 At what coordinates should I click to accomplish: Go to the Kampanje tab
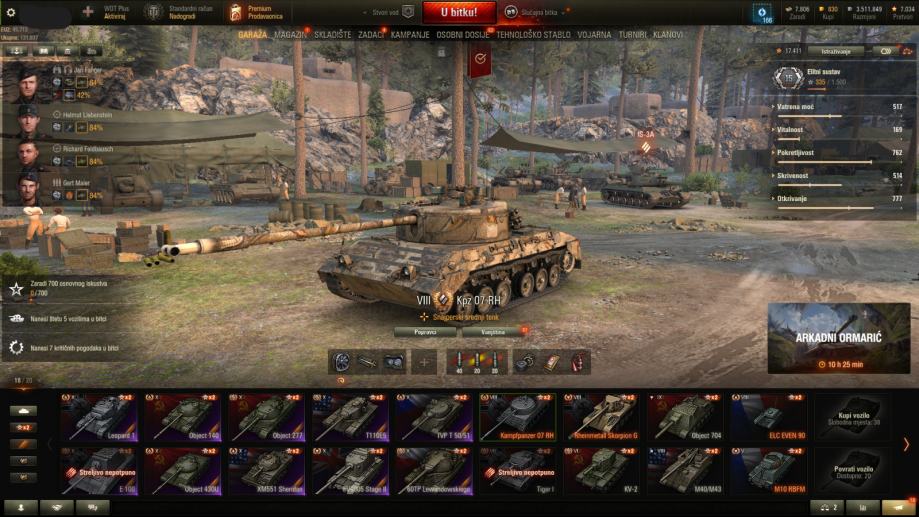(x=410, y=34)
